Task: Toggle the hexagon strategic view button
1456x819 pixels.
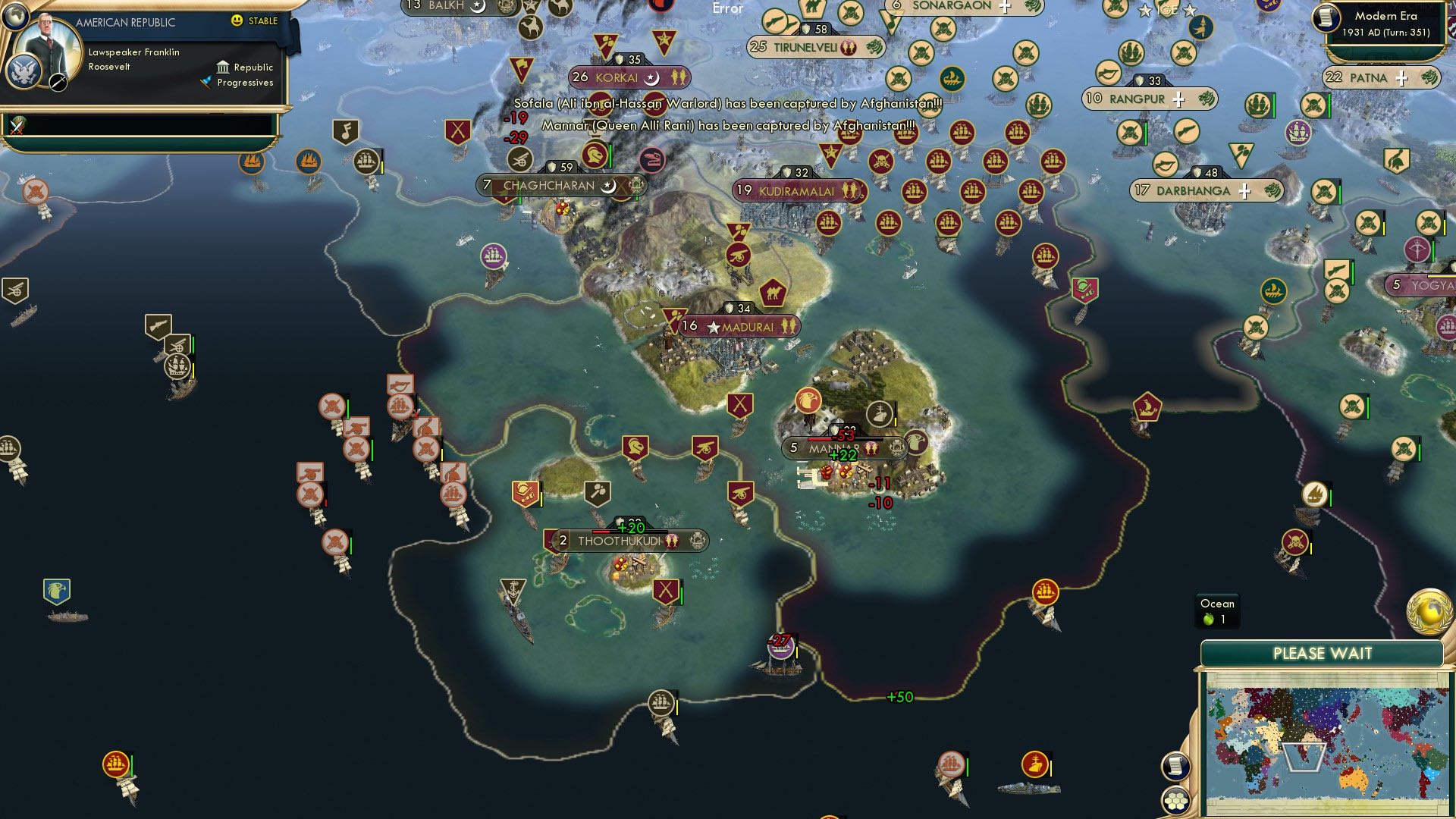Action: [x=1176, y=802]
